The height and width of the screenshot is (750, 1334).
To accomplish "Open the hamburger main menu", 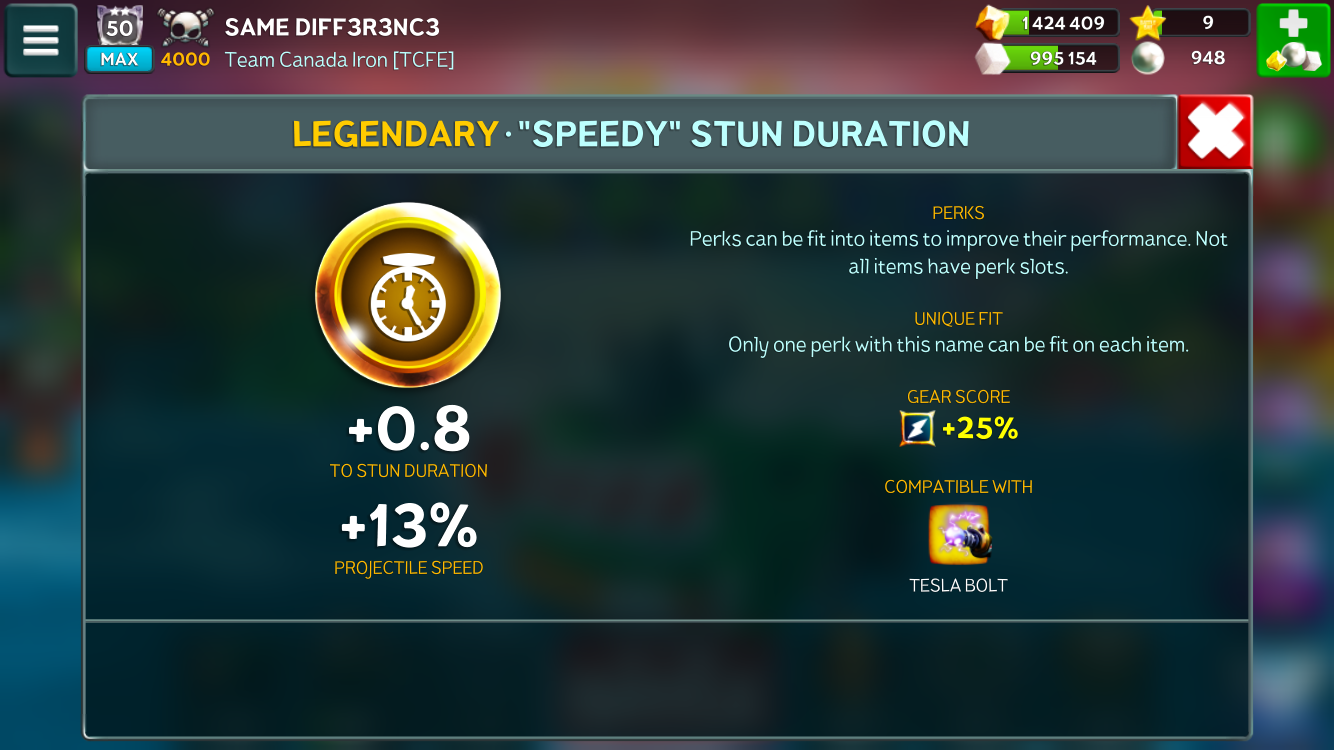I will pos(41,41).
